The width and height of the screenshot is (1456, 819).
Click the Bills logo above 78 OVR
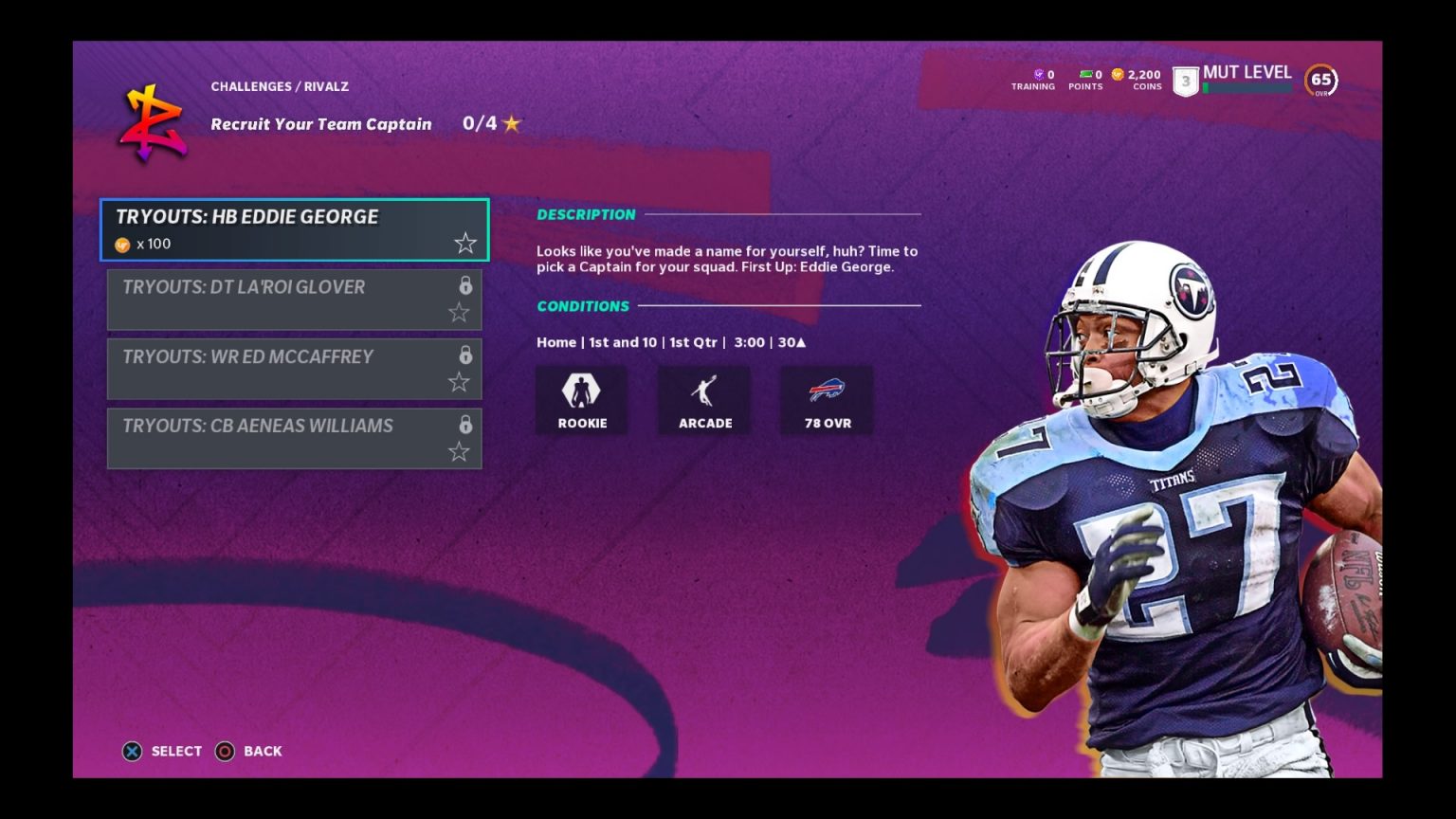tap(826, 391)
